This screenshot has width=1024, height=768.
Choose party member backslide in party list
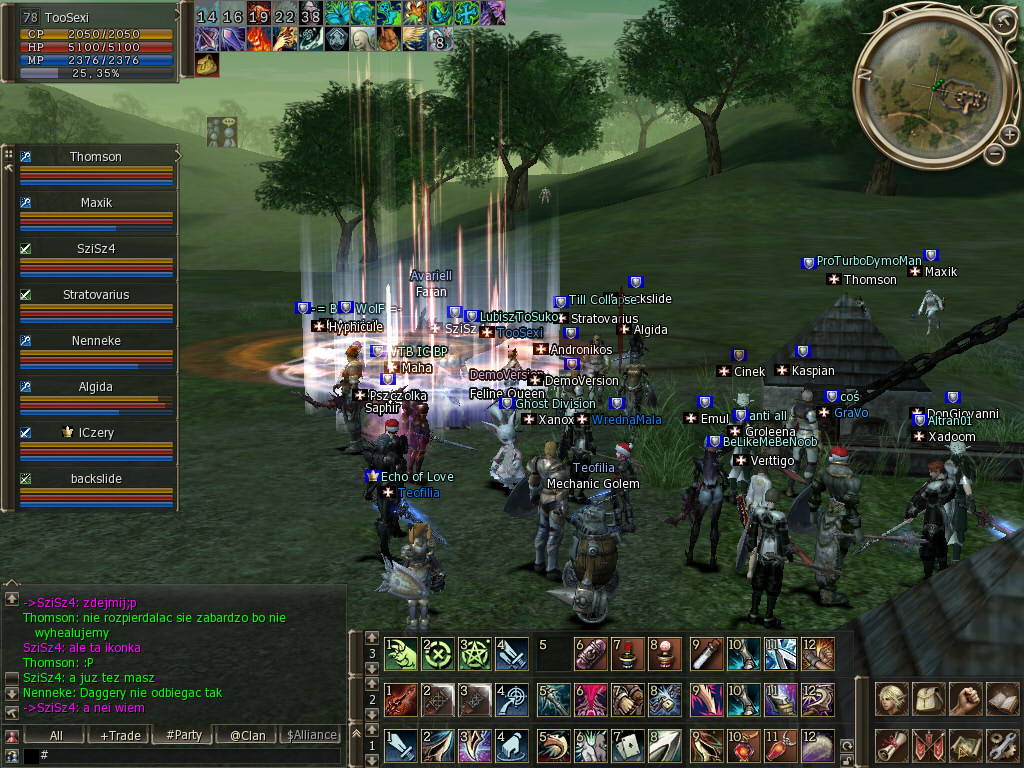click(96, 479)
